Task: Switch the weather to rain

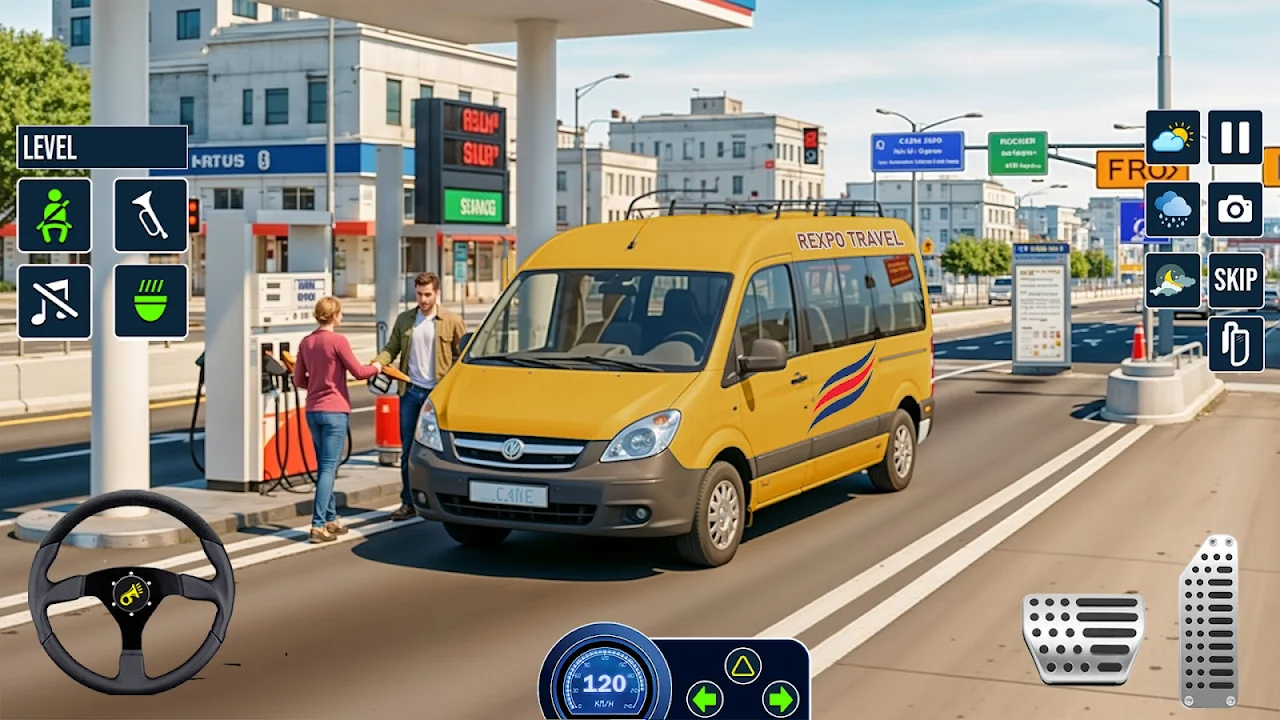Action: 1172,209
